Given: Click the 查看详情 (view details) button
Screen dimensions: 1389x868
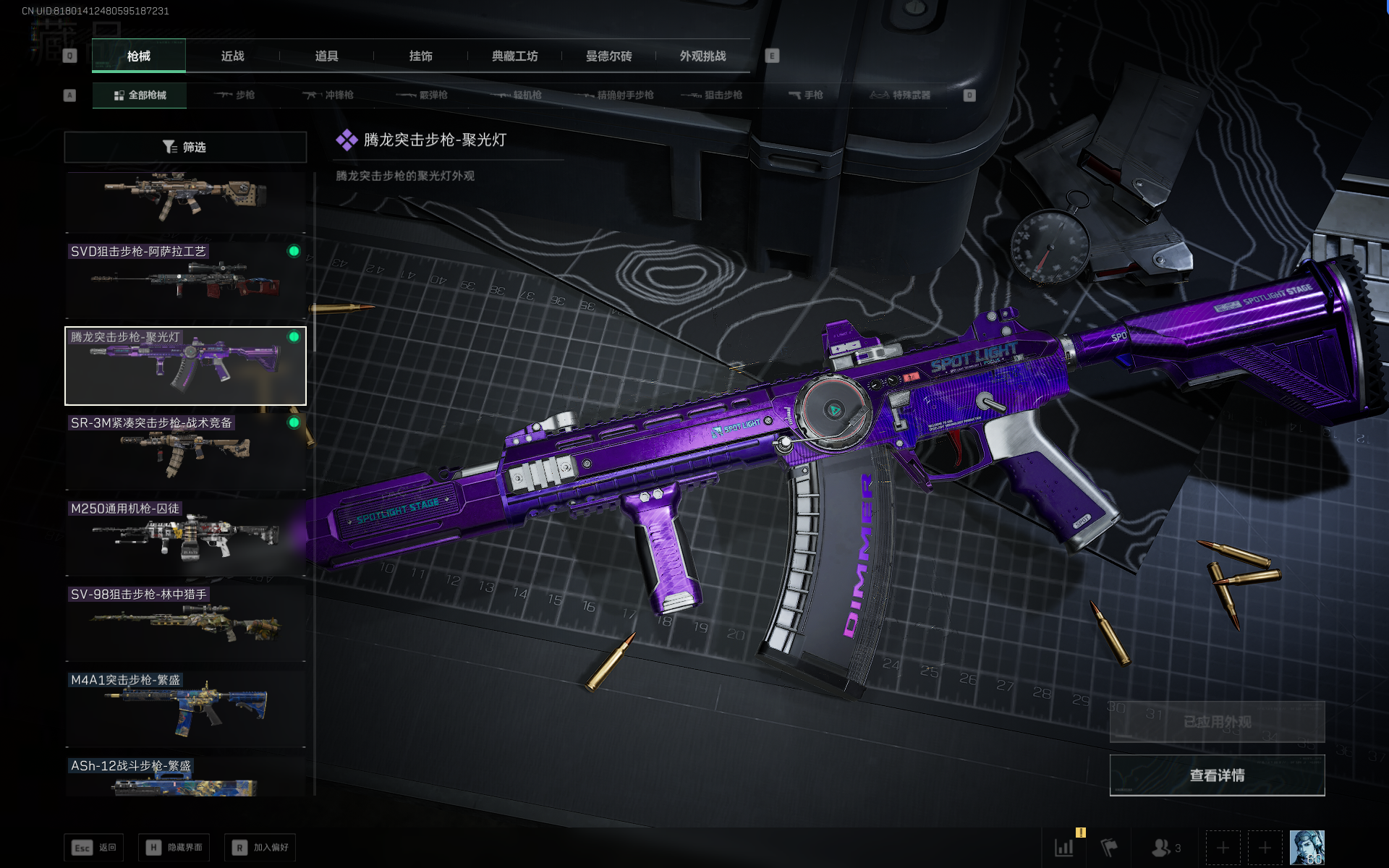Looking at the screenshot, I should pyautogui.click(x=1217, y=775).
